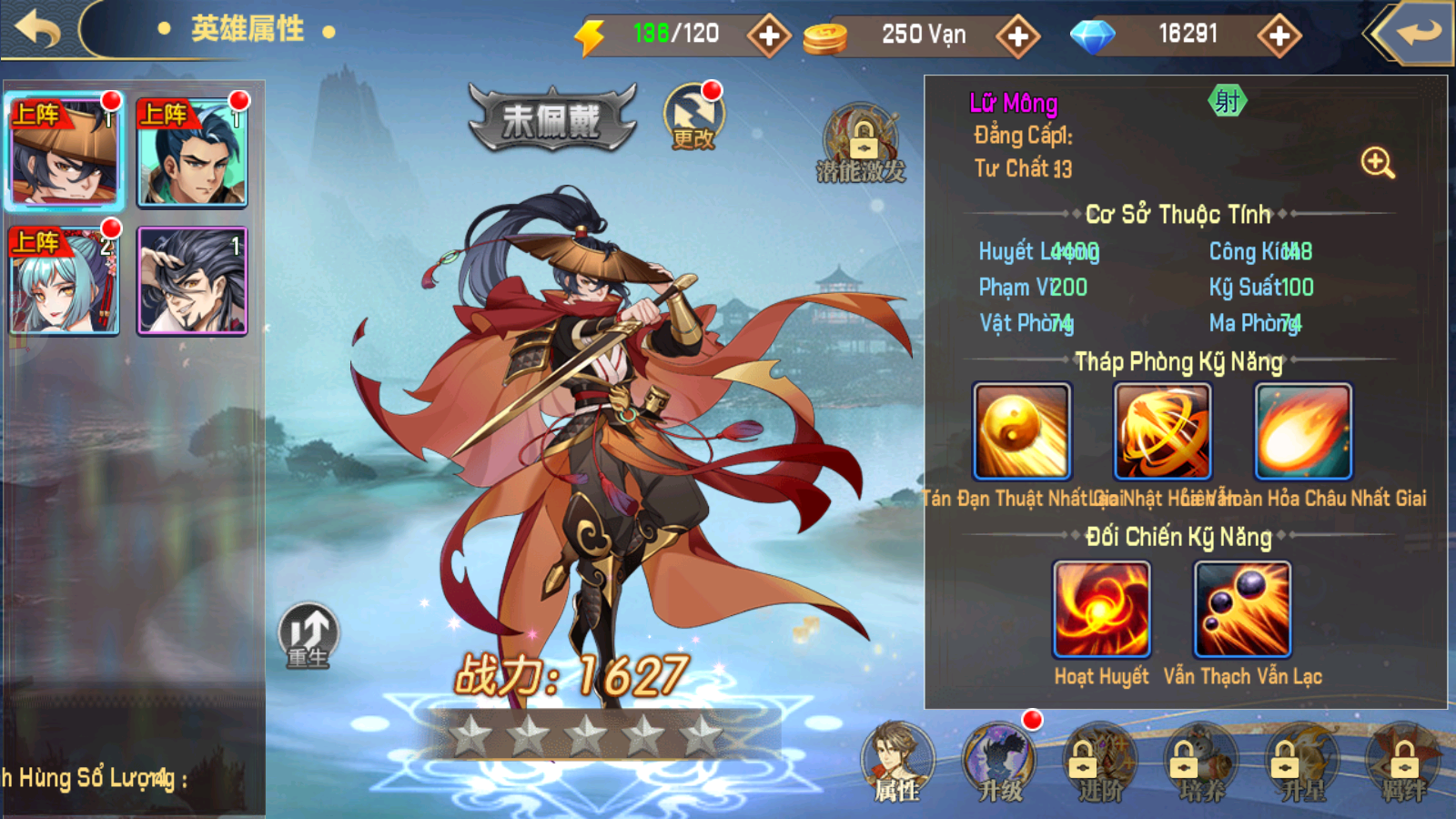This screenshot has width=1456, height=819.
Task: Choose the grey-haired bearded hero portrait
Action: click(192, 280)
